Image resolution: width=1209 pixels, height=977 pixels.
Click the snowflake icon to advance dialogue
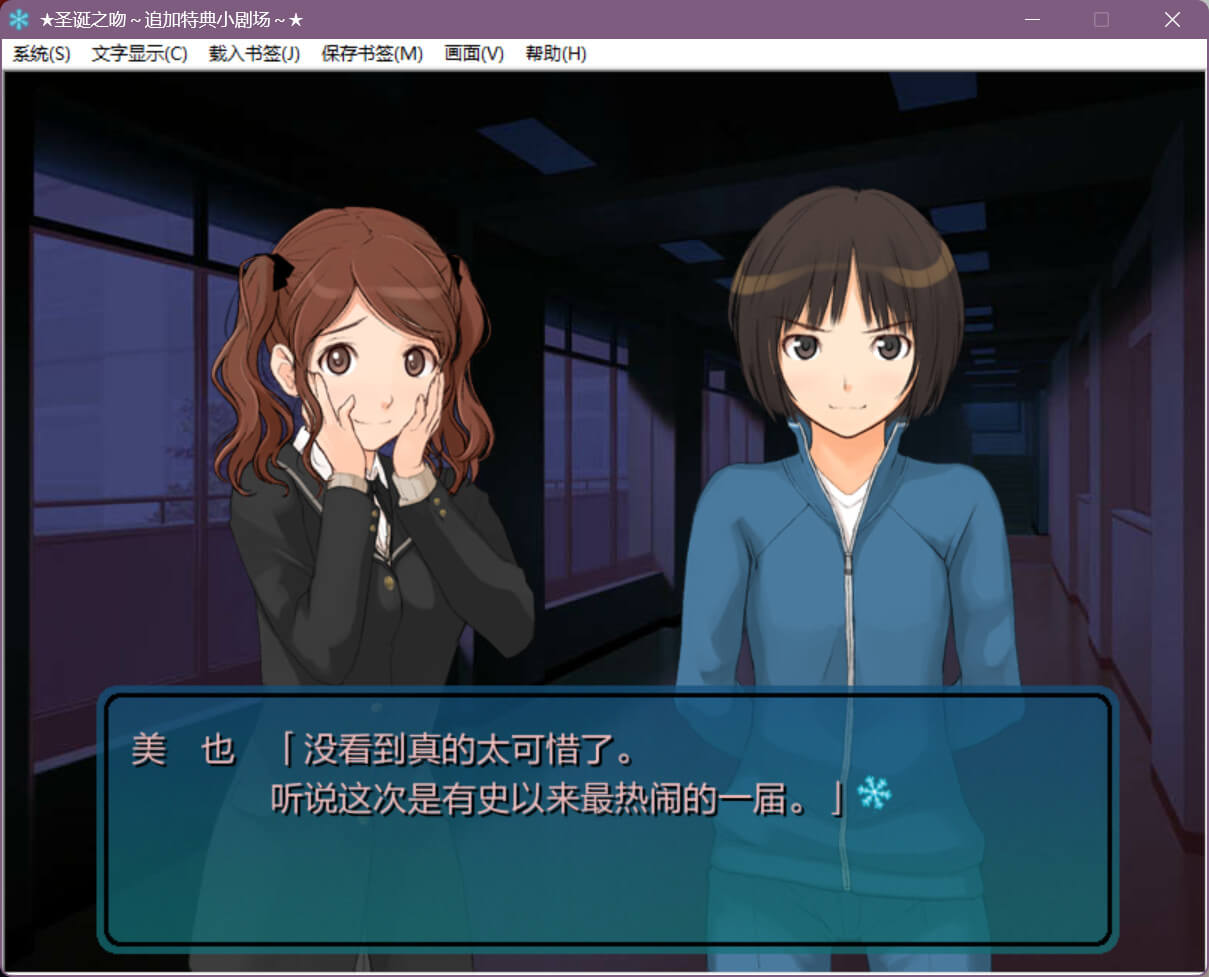pyautogui.click(x=874, y=794)
